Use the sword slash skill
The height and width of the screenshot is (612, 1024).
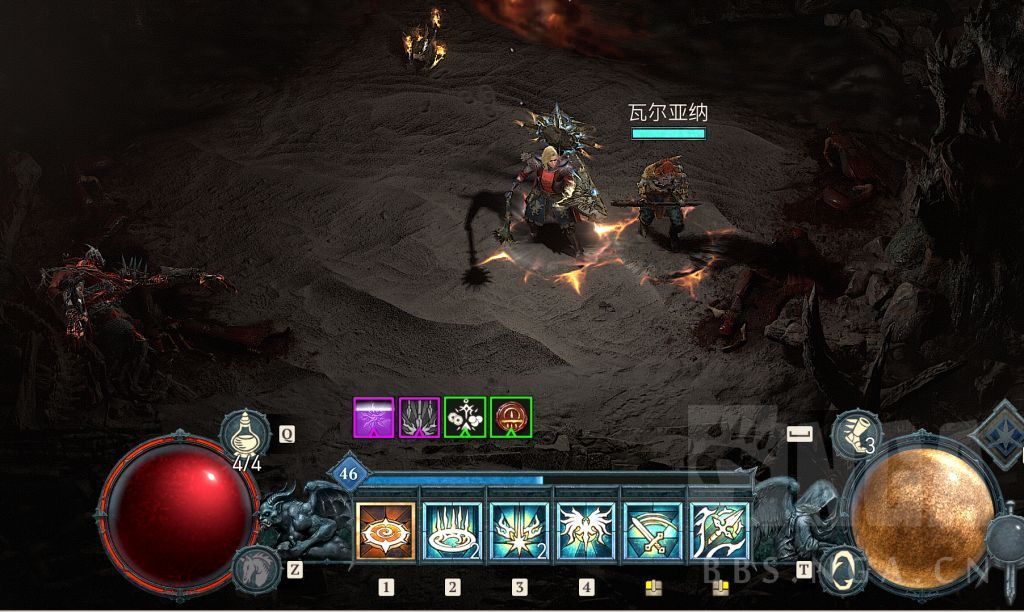click(652, 530)
